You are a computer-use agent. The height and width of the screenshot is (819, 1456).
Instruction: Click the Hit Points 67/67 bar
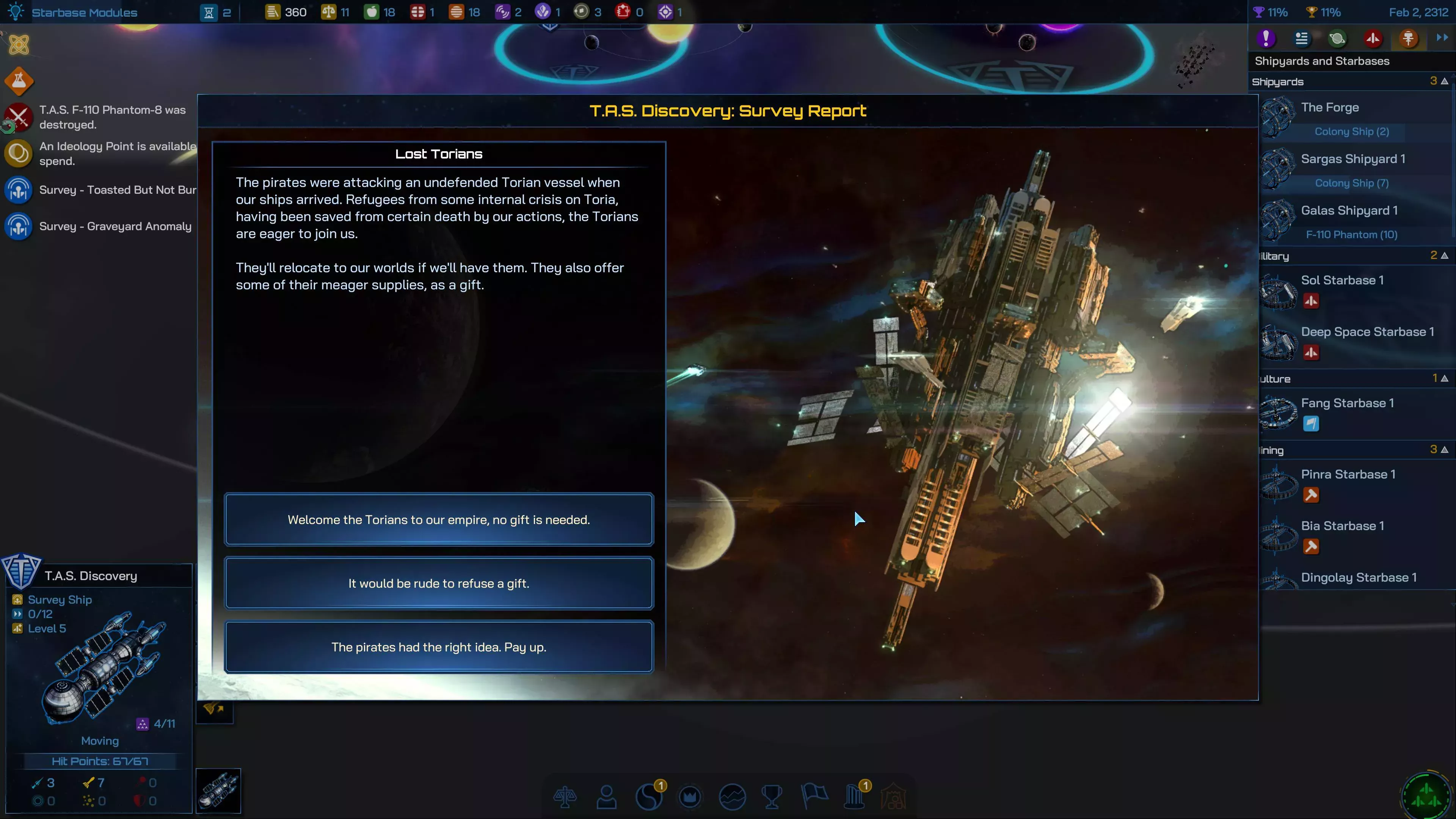pyautogui.click(x=99, y=761)
